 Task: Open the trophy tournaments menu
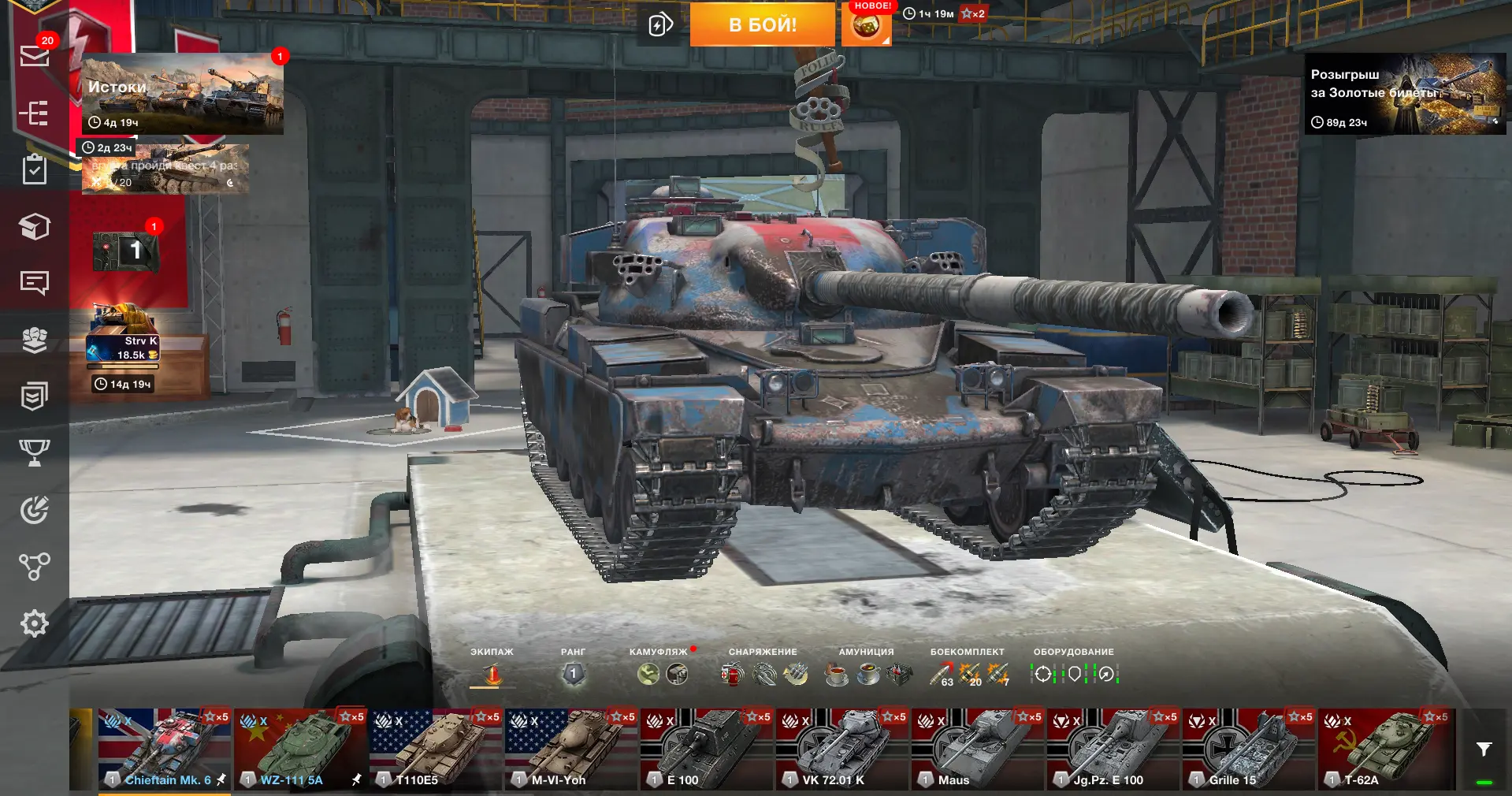click(34, 452)
